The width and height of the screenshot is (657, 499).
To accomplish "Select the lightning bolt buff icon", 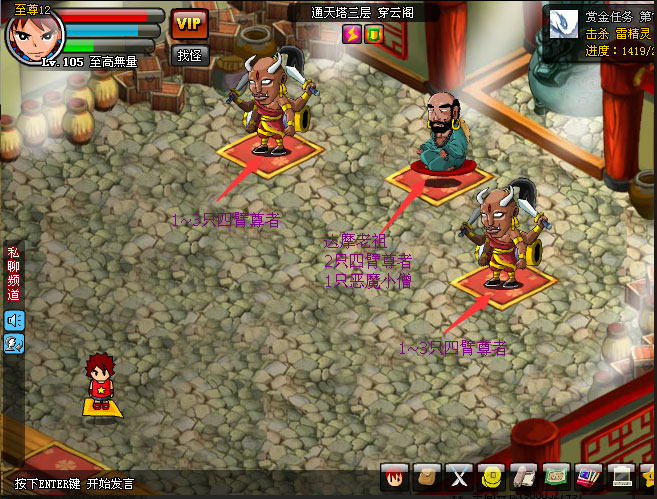I will pos(351,34).
